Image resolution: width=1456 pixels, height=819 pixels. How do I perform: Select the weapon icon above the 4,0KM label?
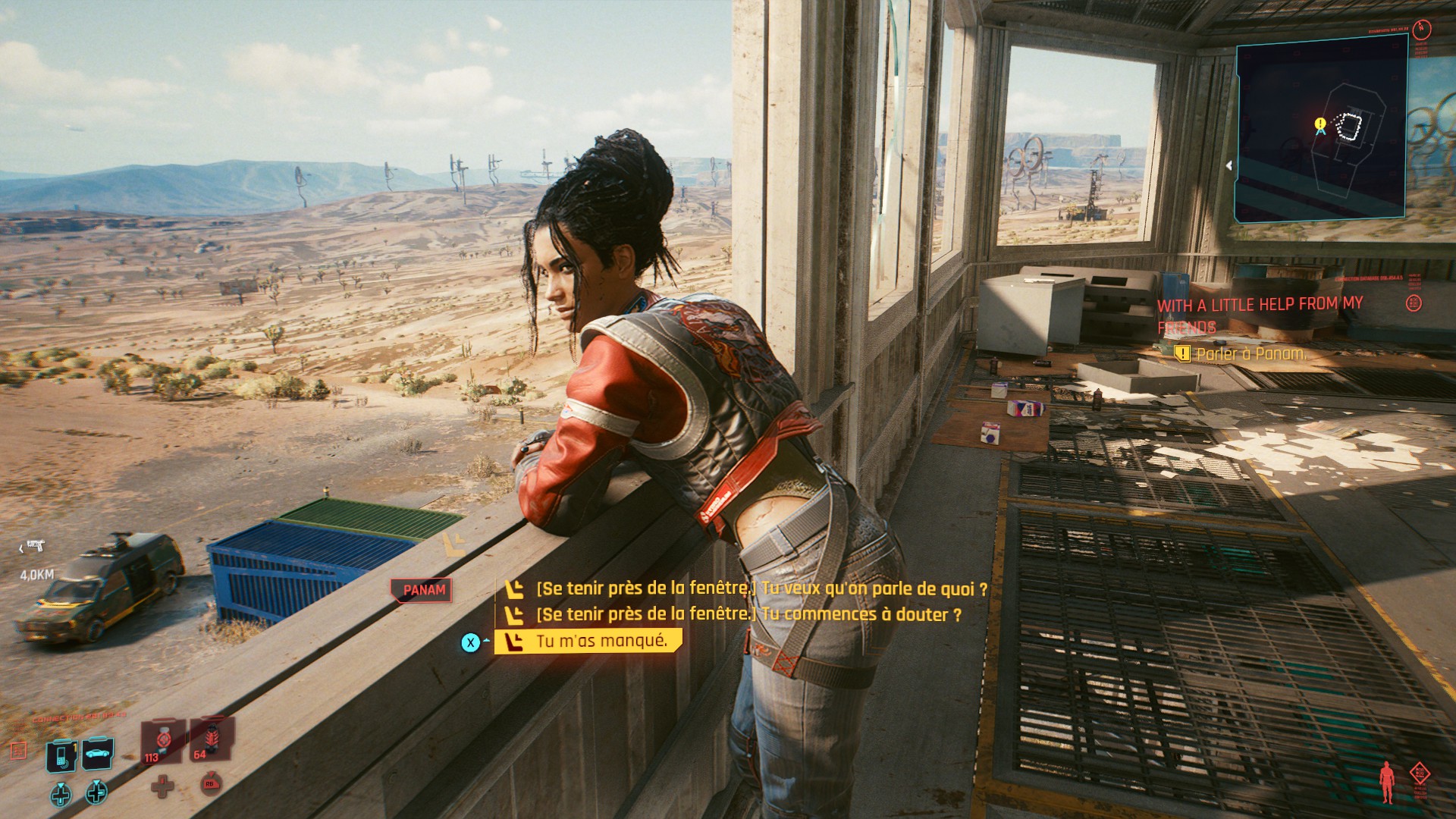[35, 546]
